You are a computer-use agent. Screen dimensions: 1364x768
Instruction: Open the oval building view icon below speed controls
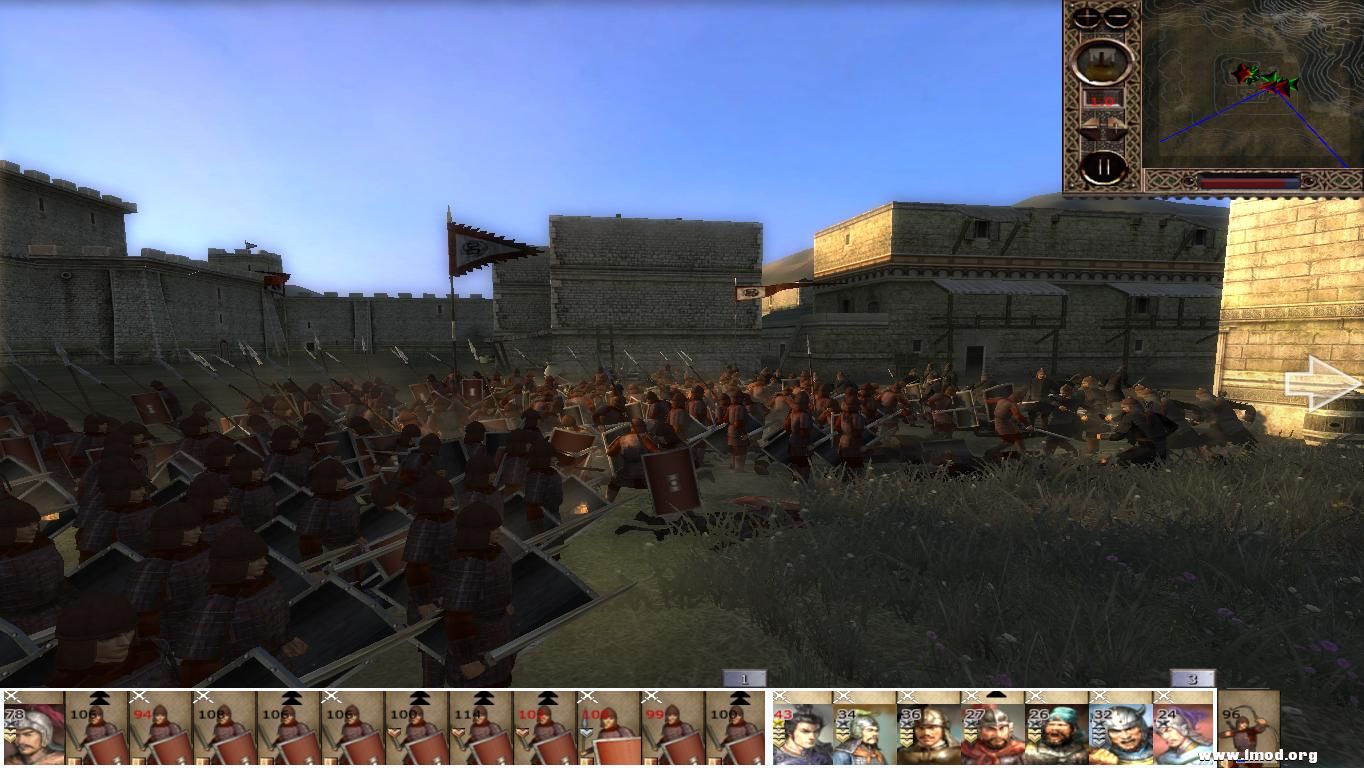[1103, 61]
